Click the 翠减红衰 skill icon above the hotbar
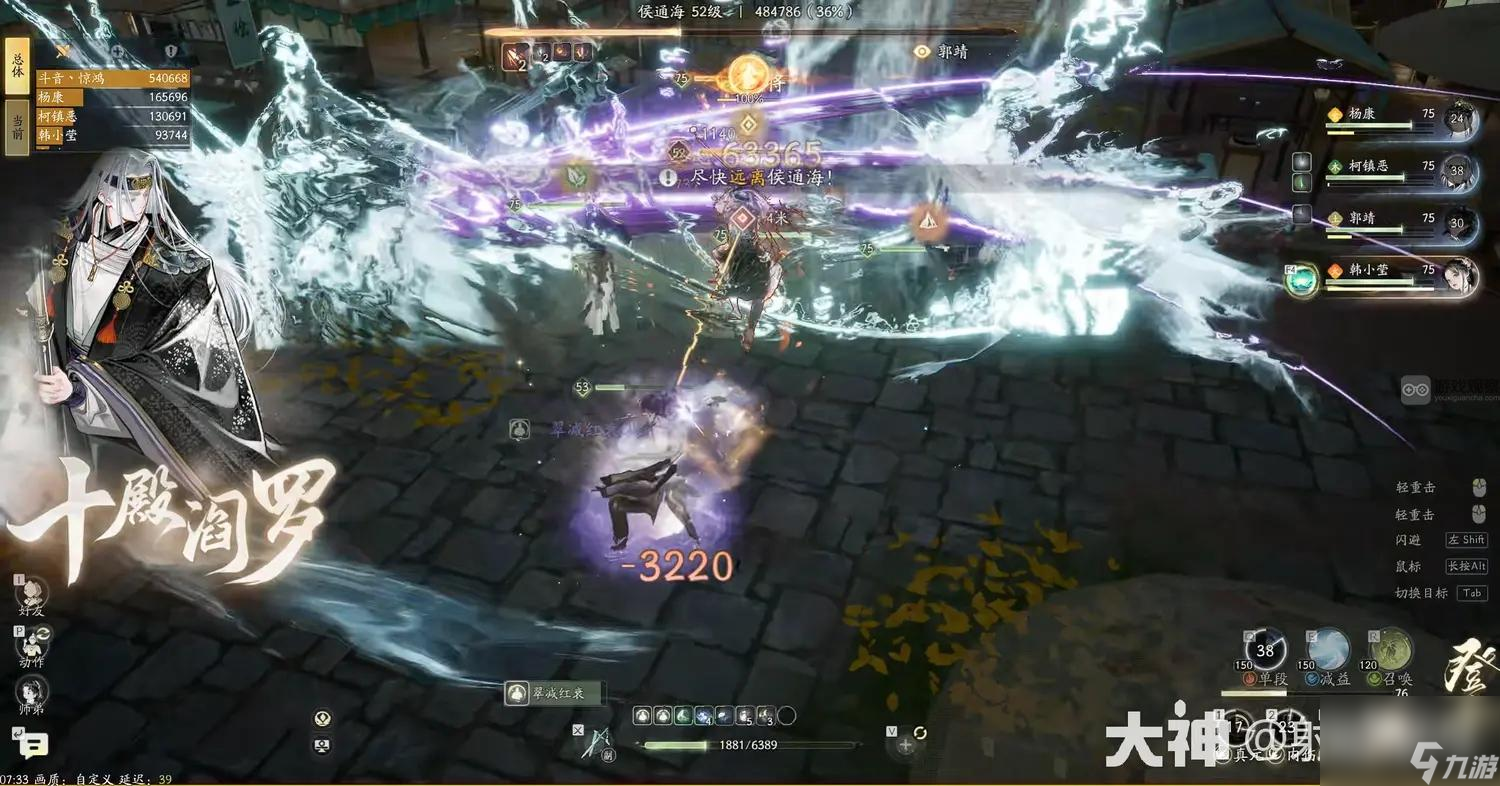This screenshot has height=786, width=1500. point(517,692)
